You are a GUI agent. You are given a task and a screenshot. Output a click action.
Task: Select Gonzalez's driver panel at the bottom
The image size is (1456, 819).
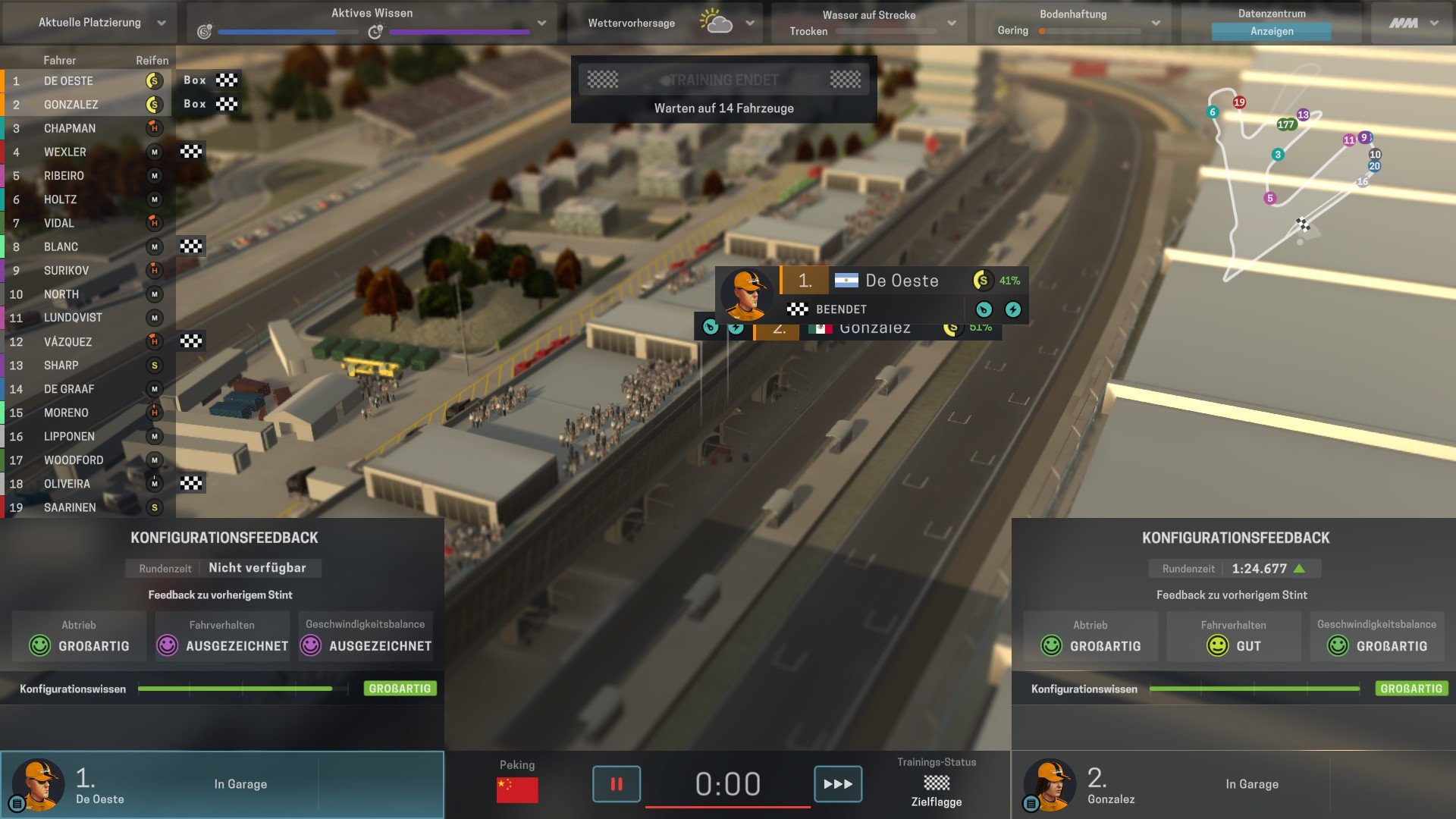pyautogui.click(x=1233, y=784)
